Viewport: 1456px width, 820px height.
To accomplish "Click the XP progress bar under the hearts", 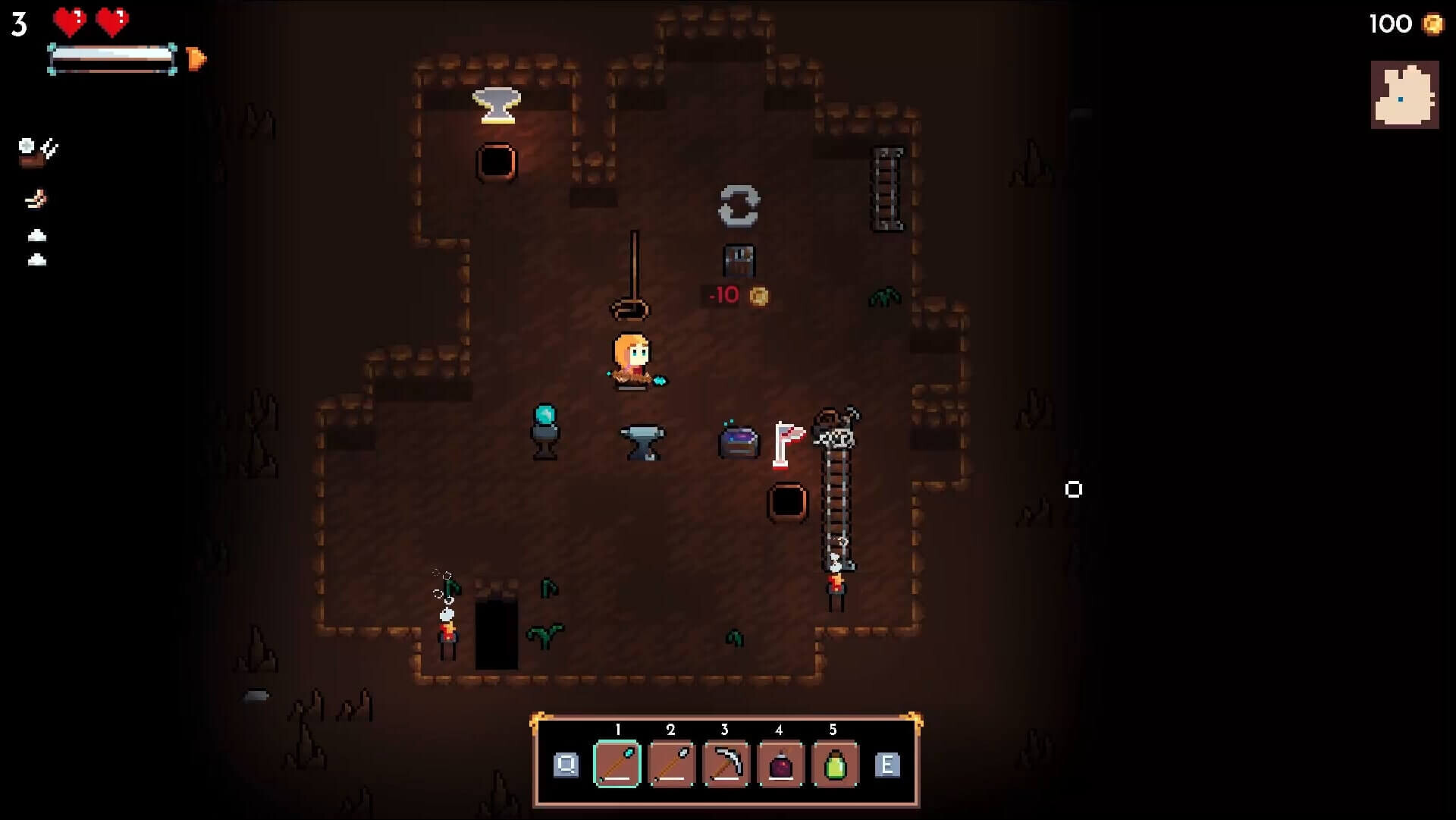I will [112, 55].
